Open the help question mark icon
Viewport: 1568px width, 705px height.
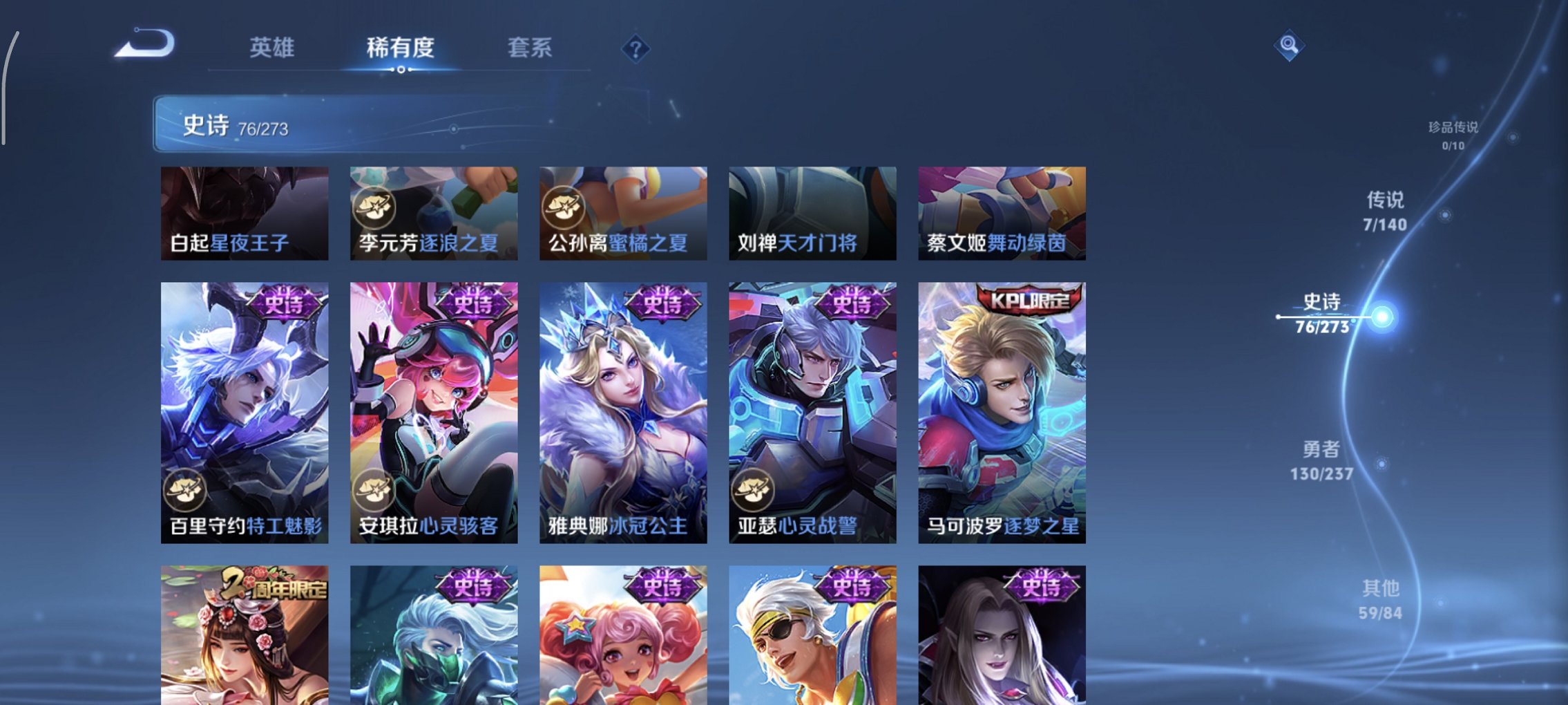point(635,48)
